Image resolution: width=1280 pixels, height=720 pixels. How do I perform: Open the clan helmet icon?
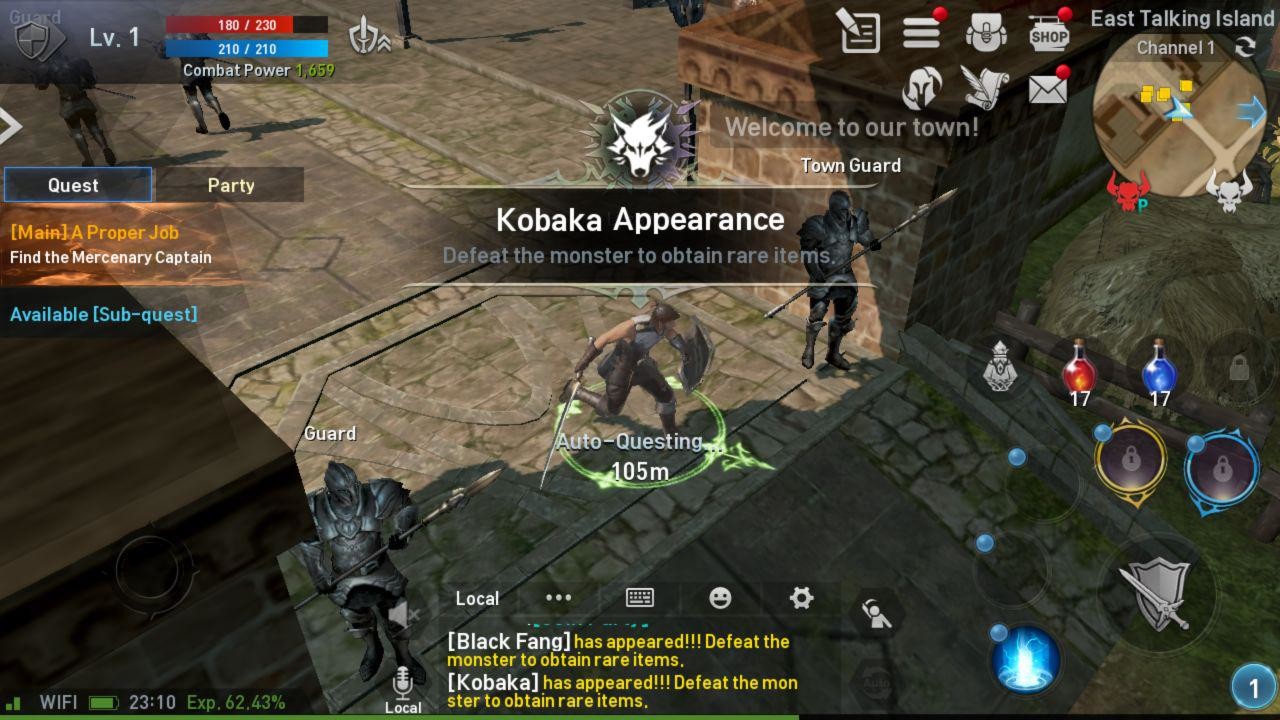pyautogui.click(x=921, y=90)
